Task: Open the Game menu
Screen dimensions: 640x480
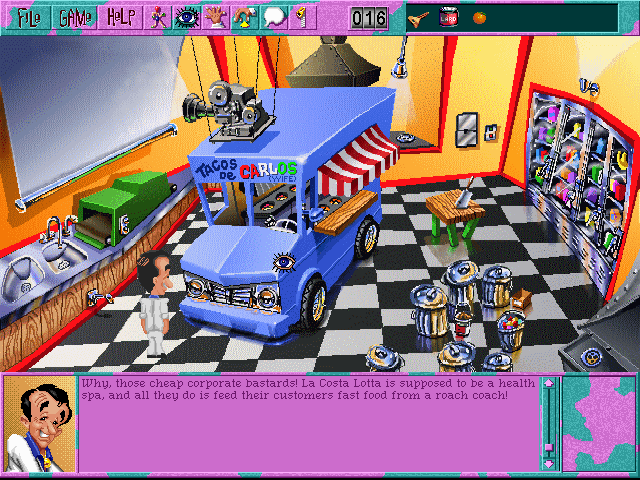Action: 73,17
